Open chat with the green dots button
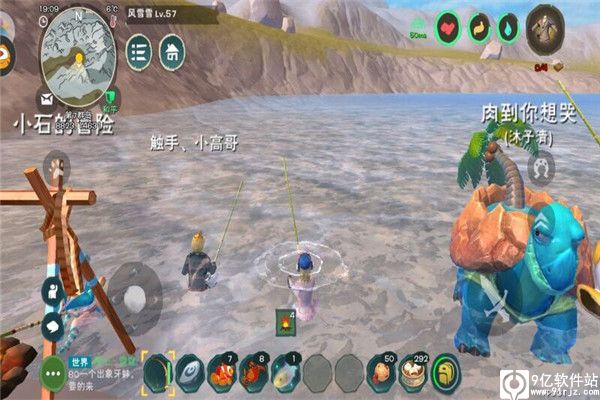Viewport: 600px width, 400px height. 53,373
